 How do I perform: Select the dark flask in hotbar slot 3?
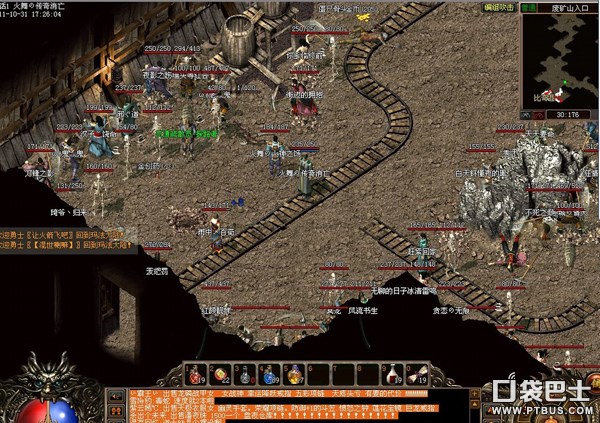[245, 375]
